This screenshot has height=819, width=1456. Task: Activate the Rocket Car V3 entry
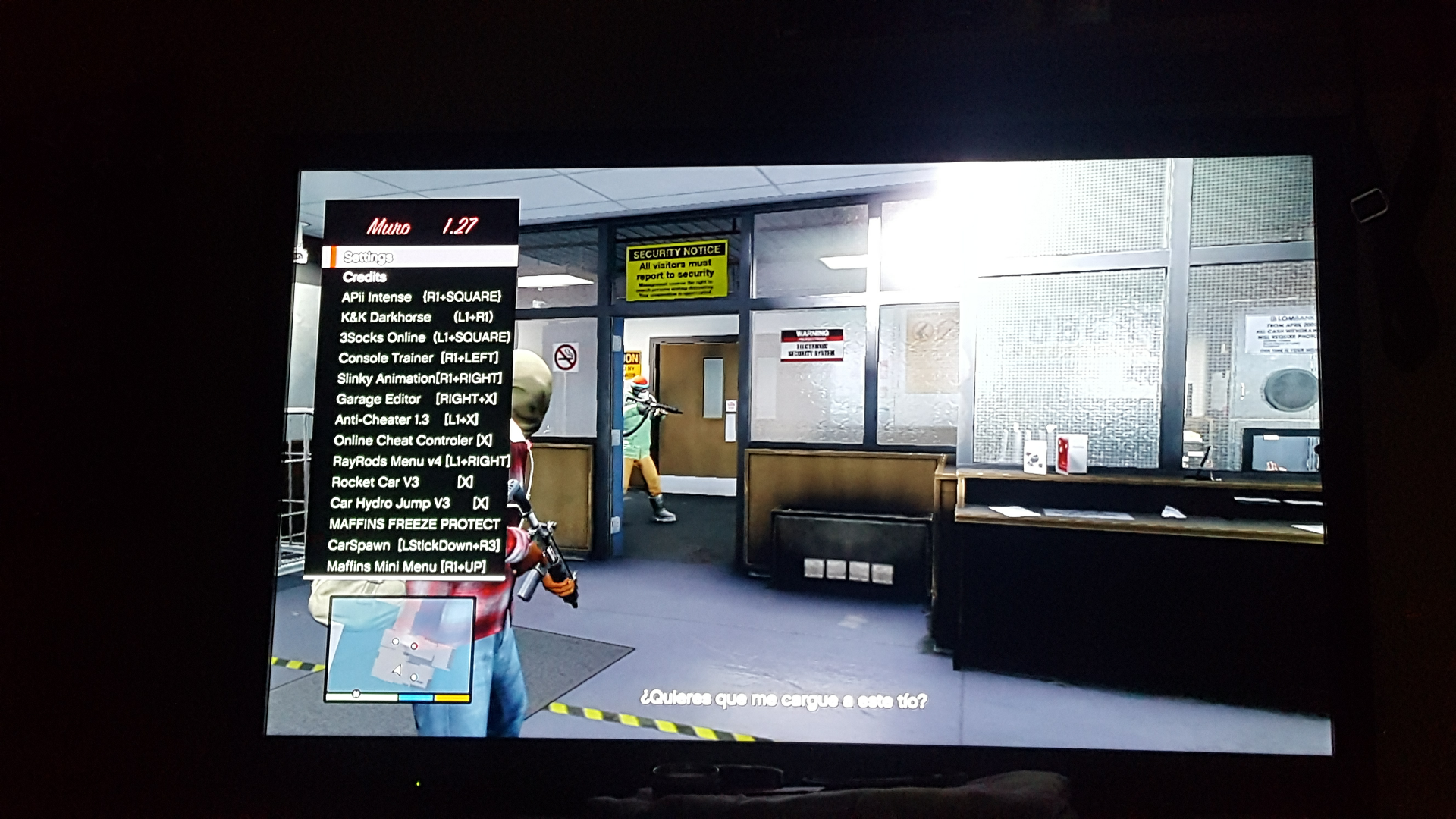402,482
